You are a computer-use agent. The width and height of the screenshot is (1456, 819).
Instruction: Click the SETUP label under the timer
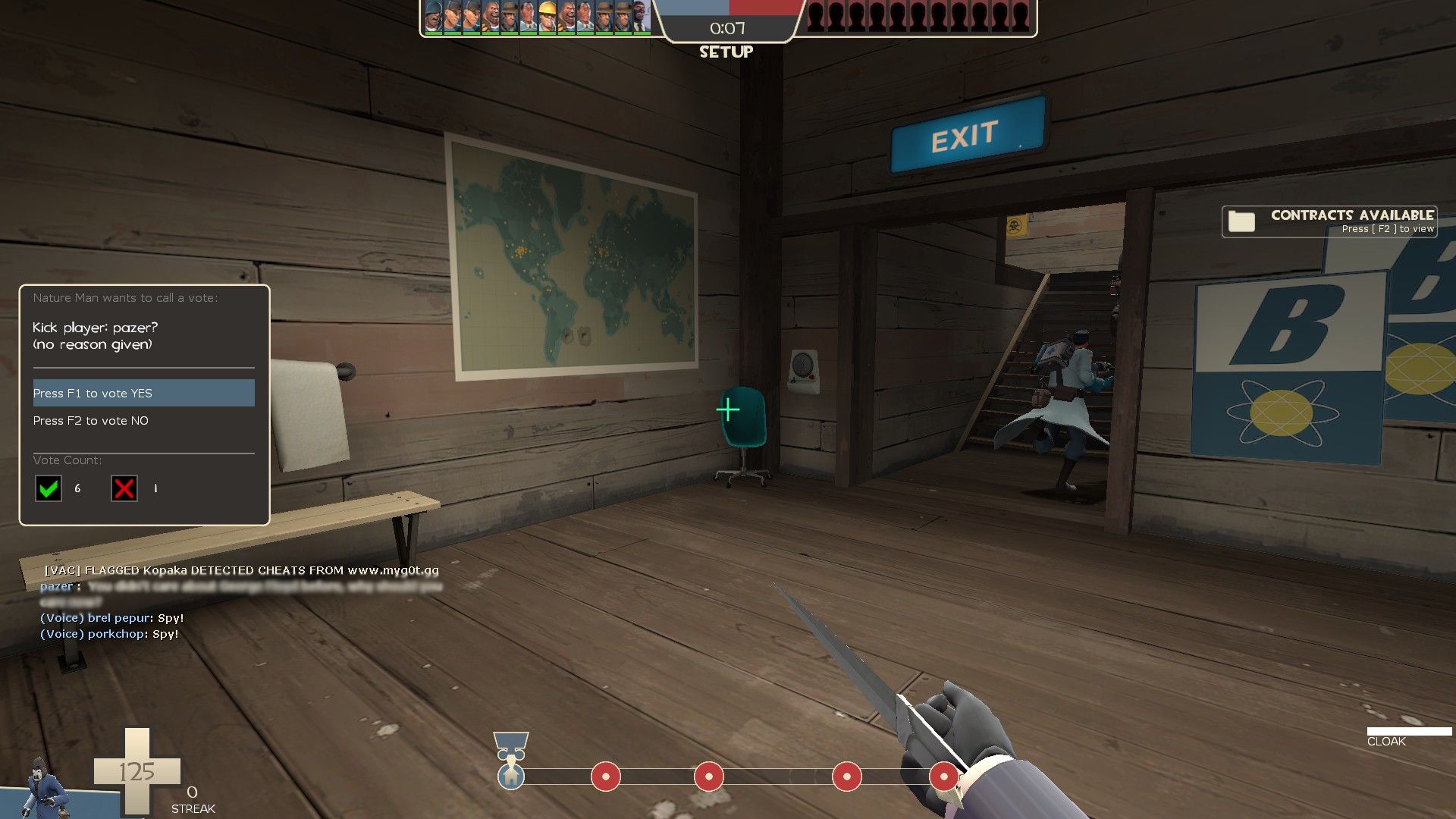tap(726, 52)
